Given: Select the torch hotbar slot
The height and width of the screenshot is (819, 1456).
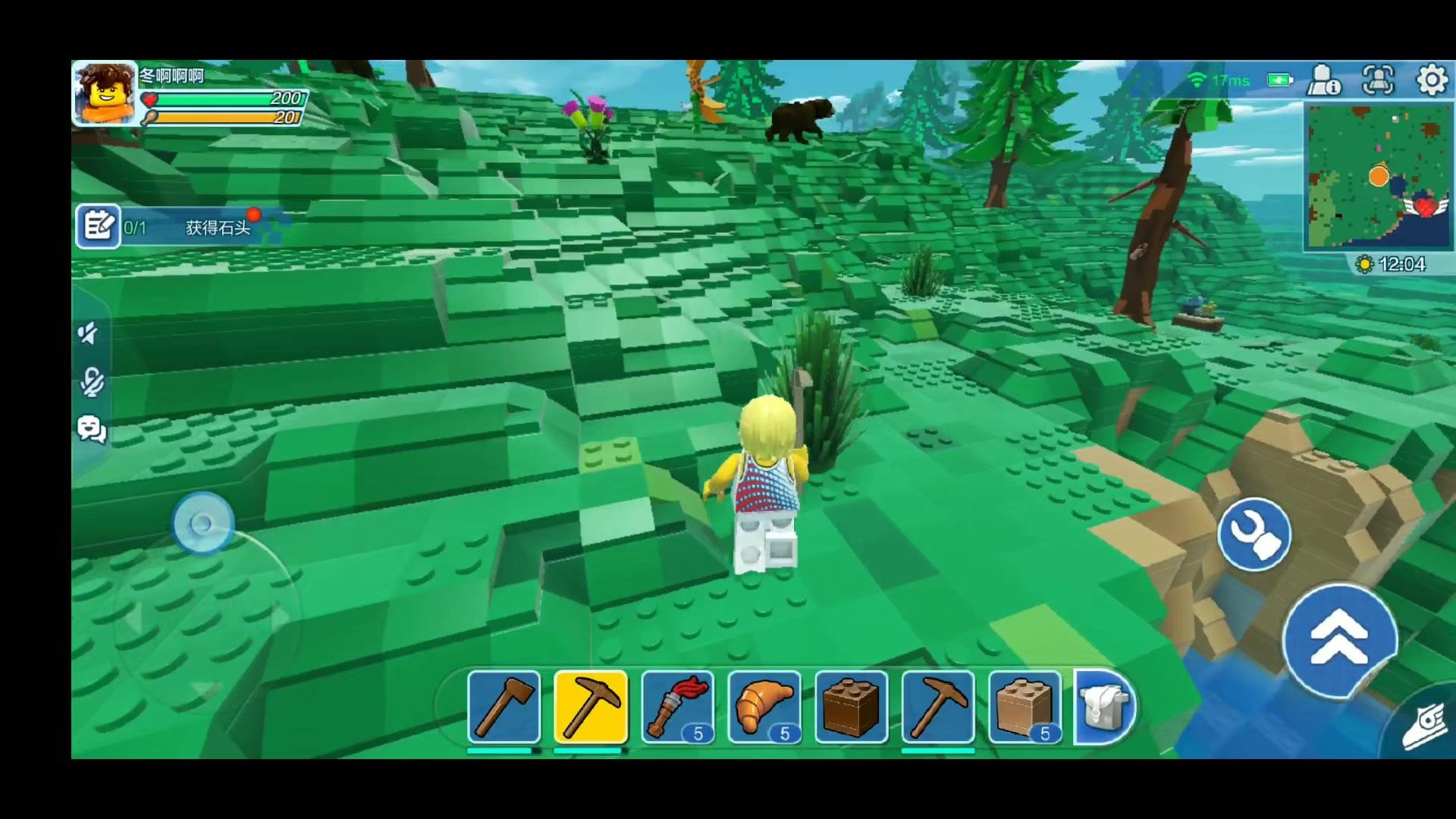Looking at the screenshot, I should click(x=677, y=707).
